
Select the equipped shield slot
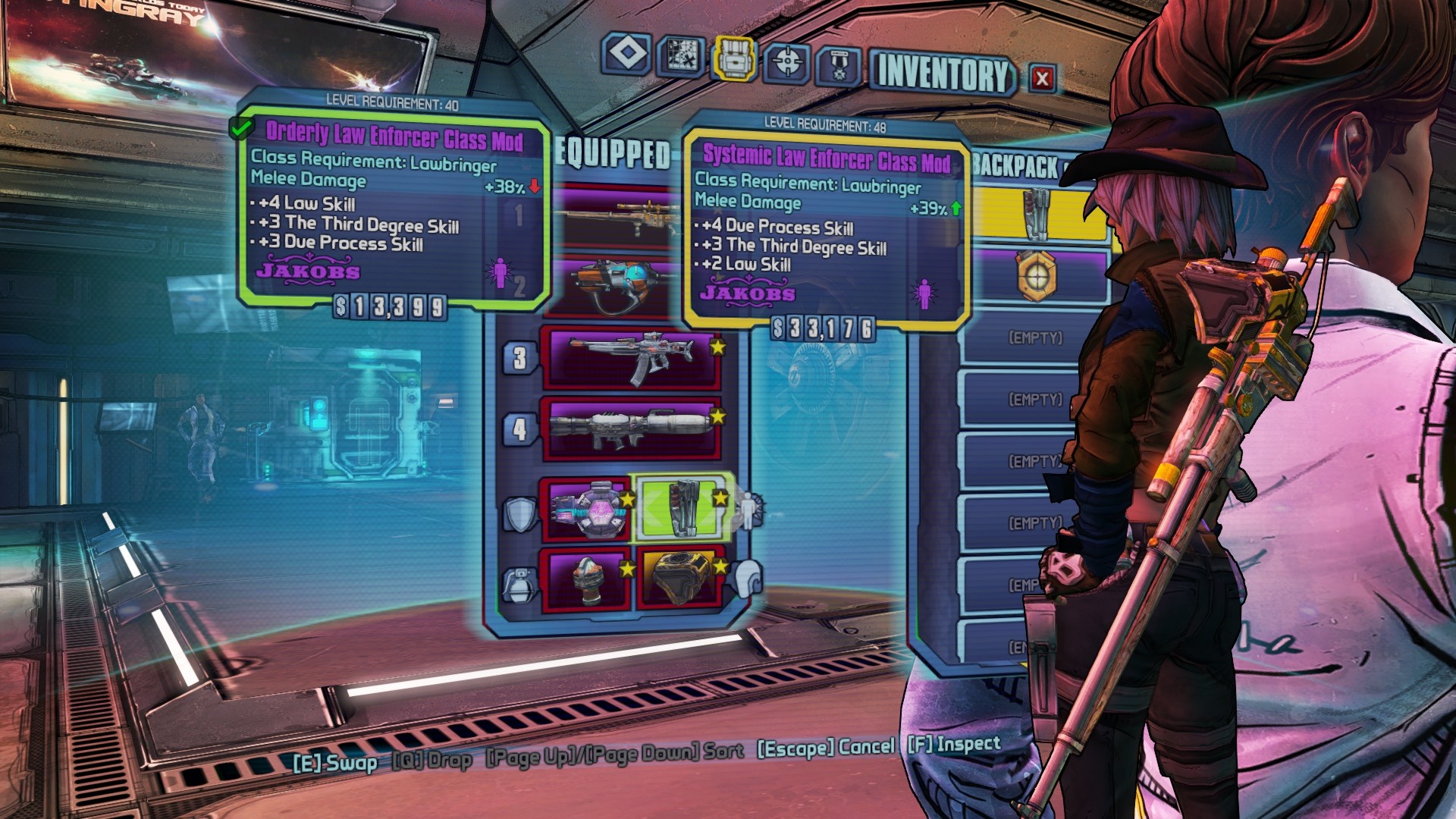pos(586,509)
